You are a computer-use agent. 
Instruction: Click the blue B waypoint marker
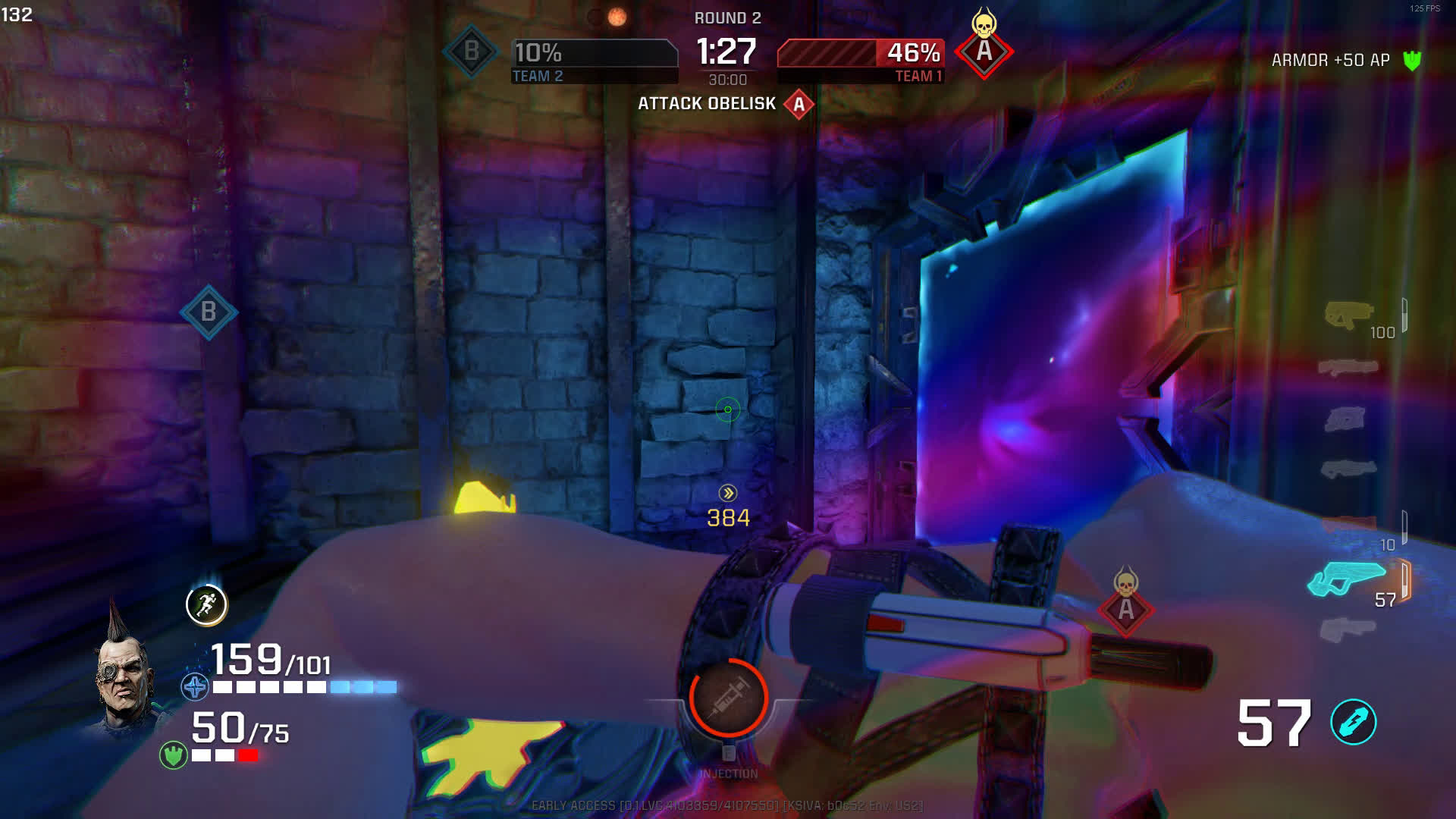pyautogui.click(x=209, y=312)
